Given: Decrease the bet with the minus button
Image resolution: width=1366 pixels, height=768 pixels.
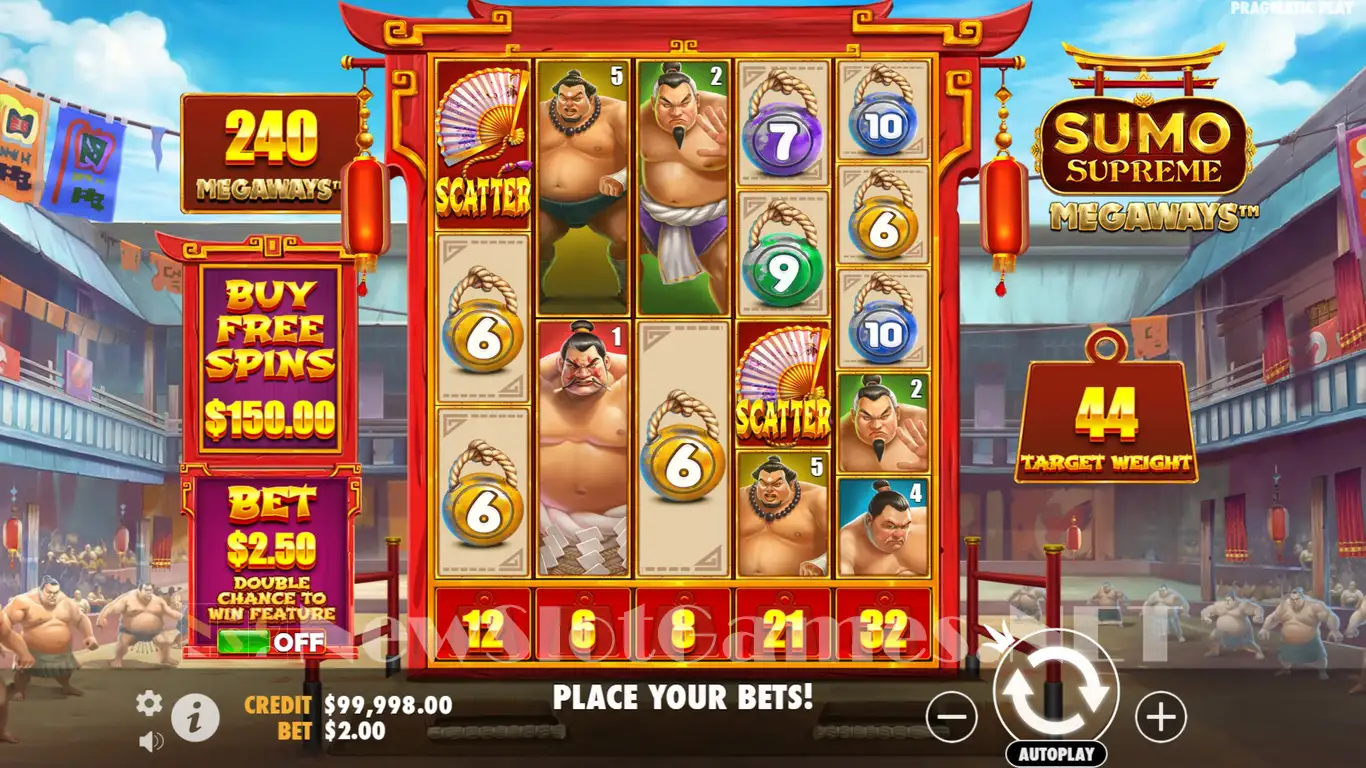Looking at the screenshot, I should (x=951, y=717).
